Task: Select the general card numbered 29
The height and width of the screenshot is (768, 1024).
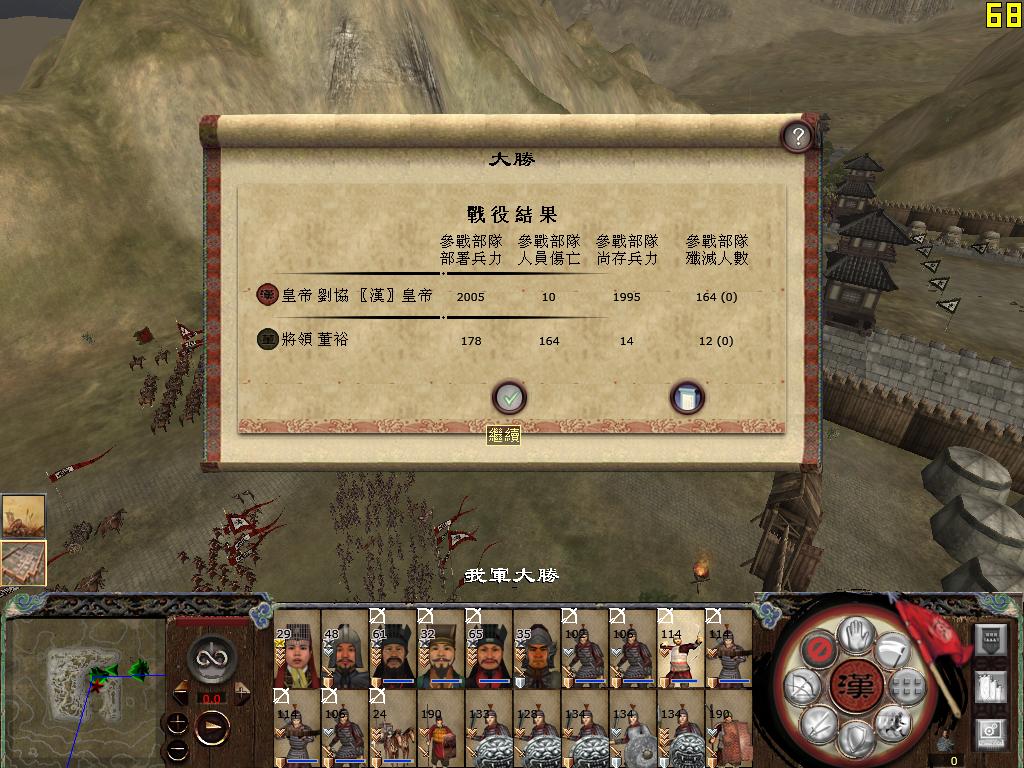Action: coord(297,648)
